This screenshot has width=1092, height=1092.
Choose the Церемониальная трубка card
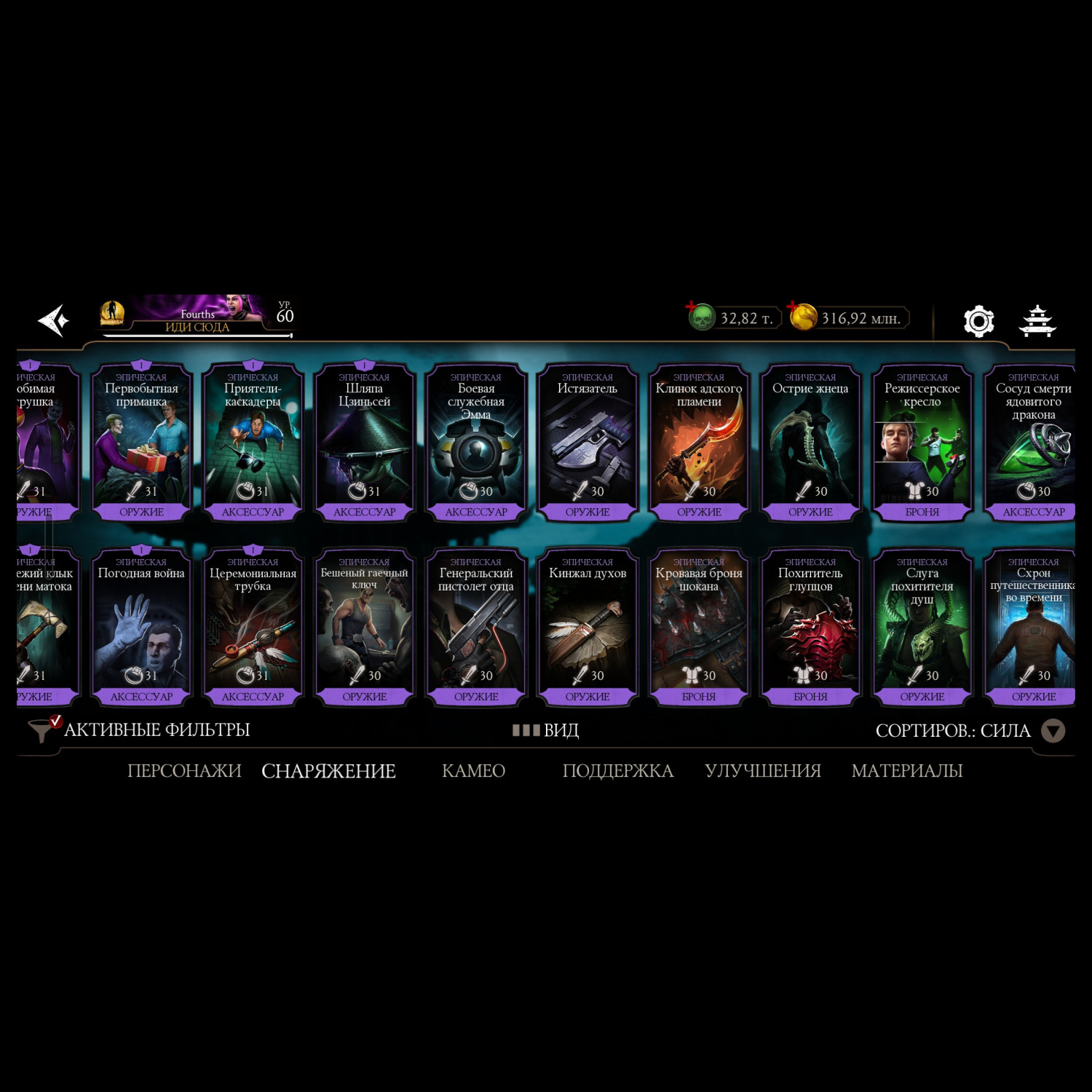click(253, 626)
